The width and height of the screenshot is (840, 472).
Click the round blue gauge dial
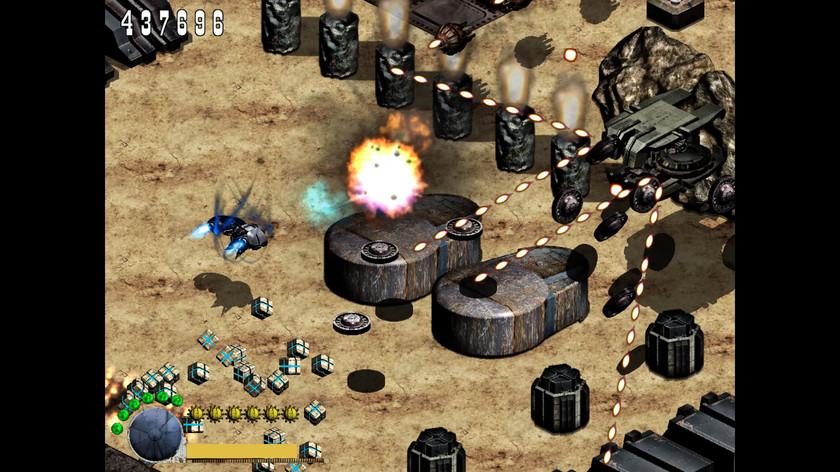tap(156, 434)
